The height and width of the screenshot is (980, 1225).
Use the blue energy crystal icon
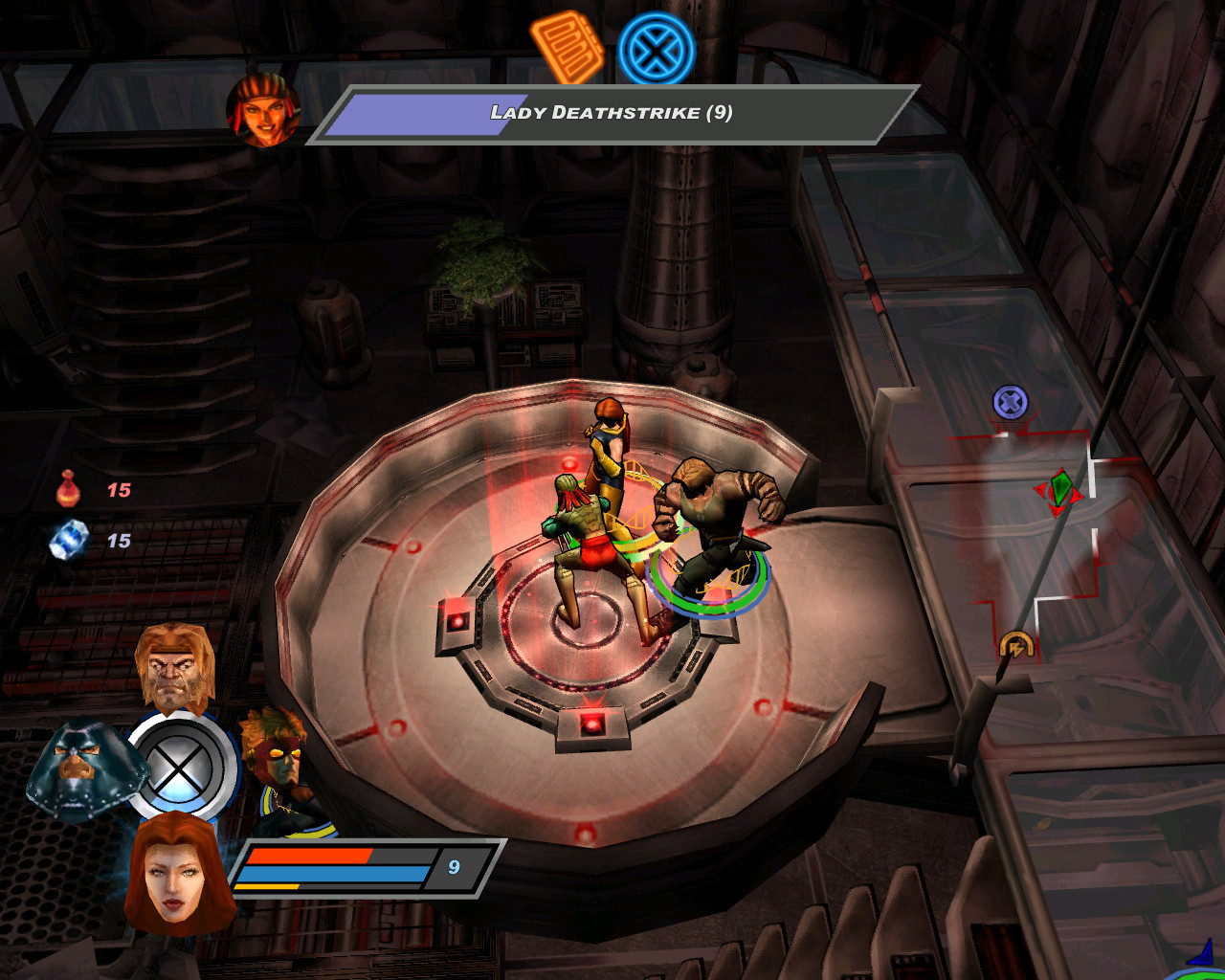pos(69,540)
